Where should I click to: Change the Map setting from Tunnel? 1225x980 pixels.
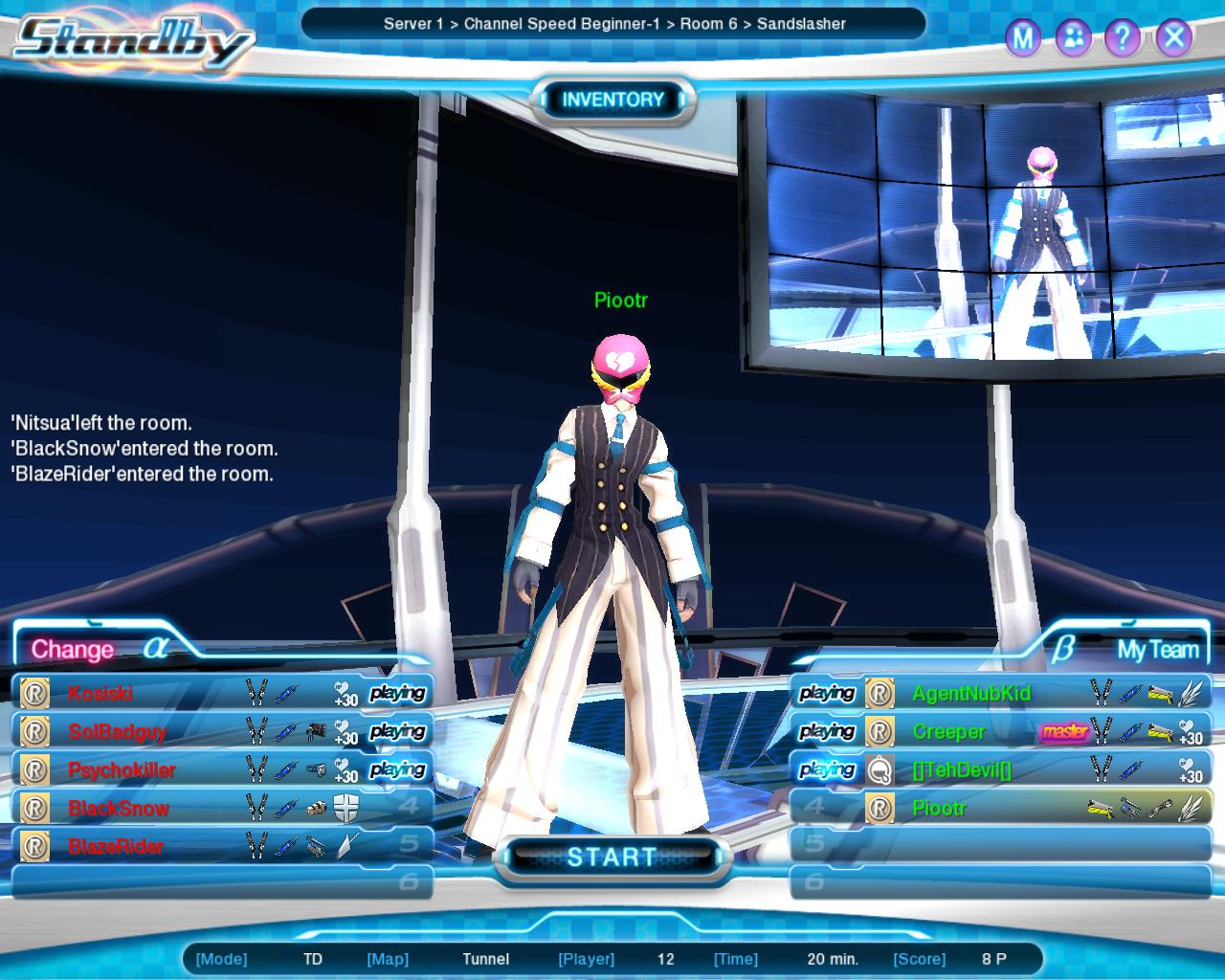point(485,958)
